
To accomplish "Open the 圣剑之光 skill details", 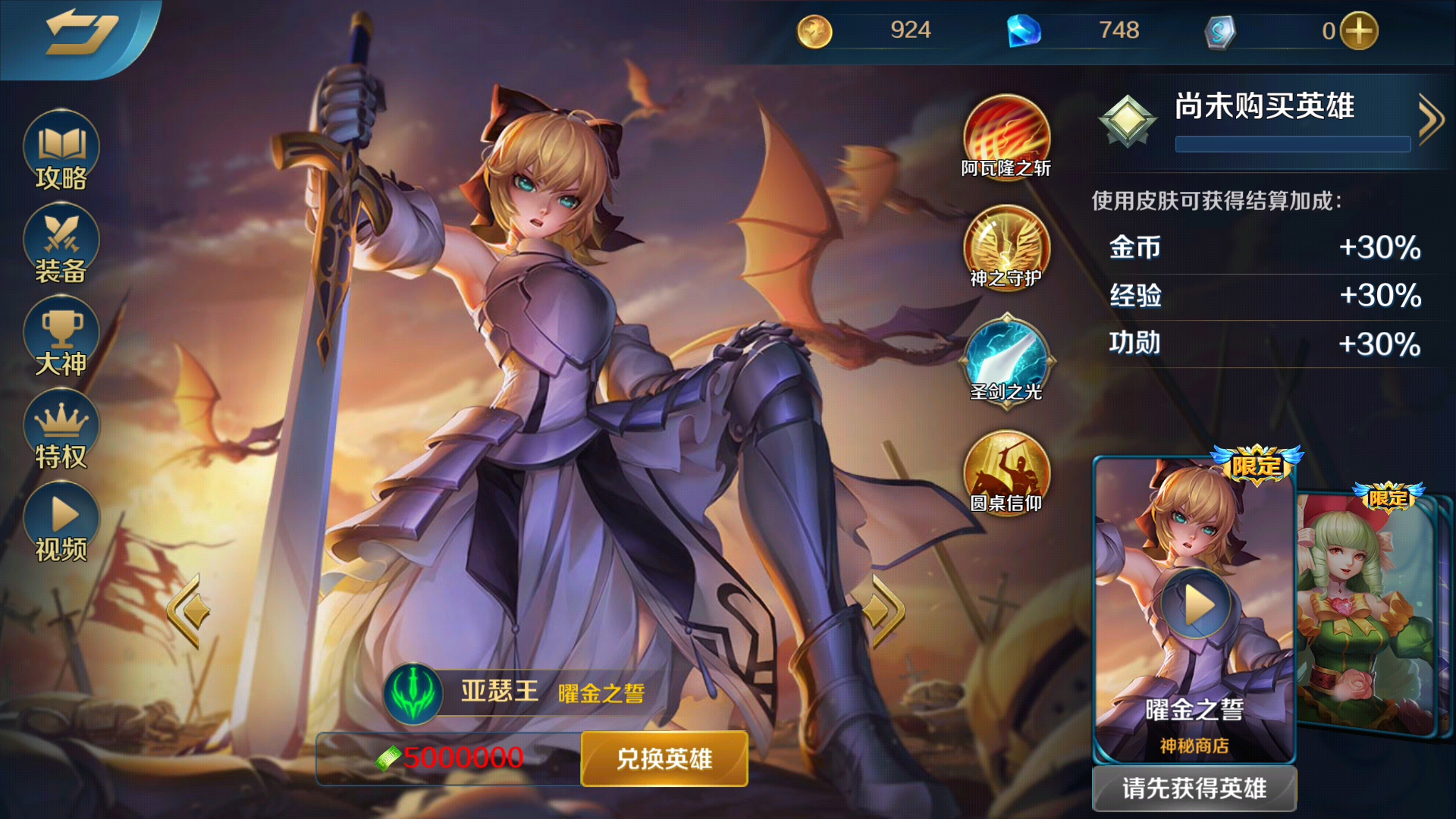I will coord(1005,362).
